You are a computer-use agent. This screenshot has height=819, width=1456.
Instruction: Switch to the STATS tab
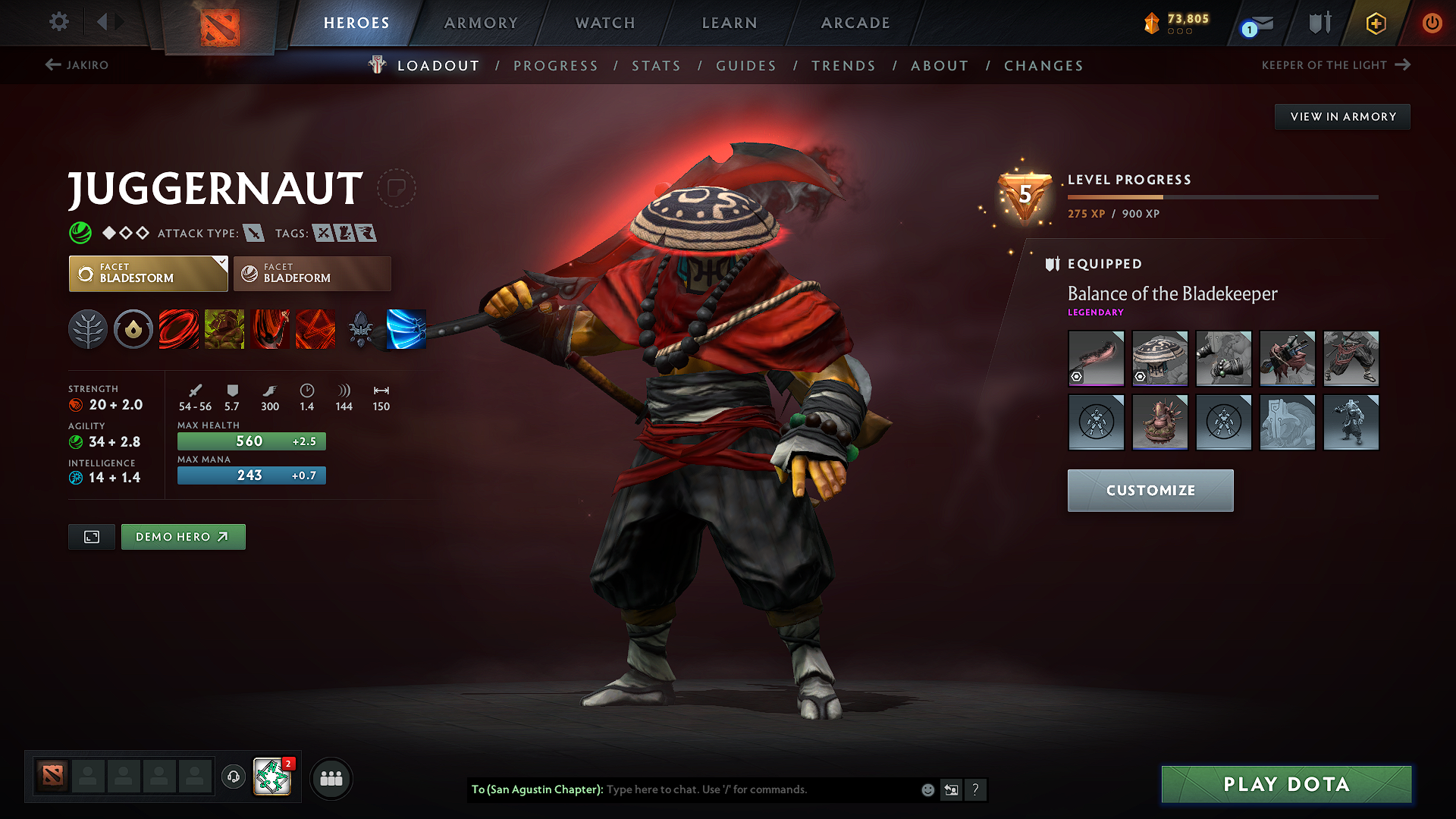[656, 65]
